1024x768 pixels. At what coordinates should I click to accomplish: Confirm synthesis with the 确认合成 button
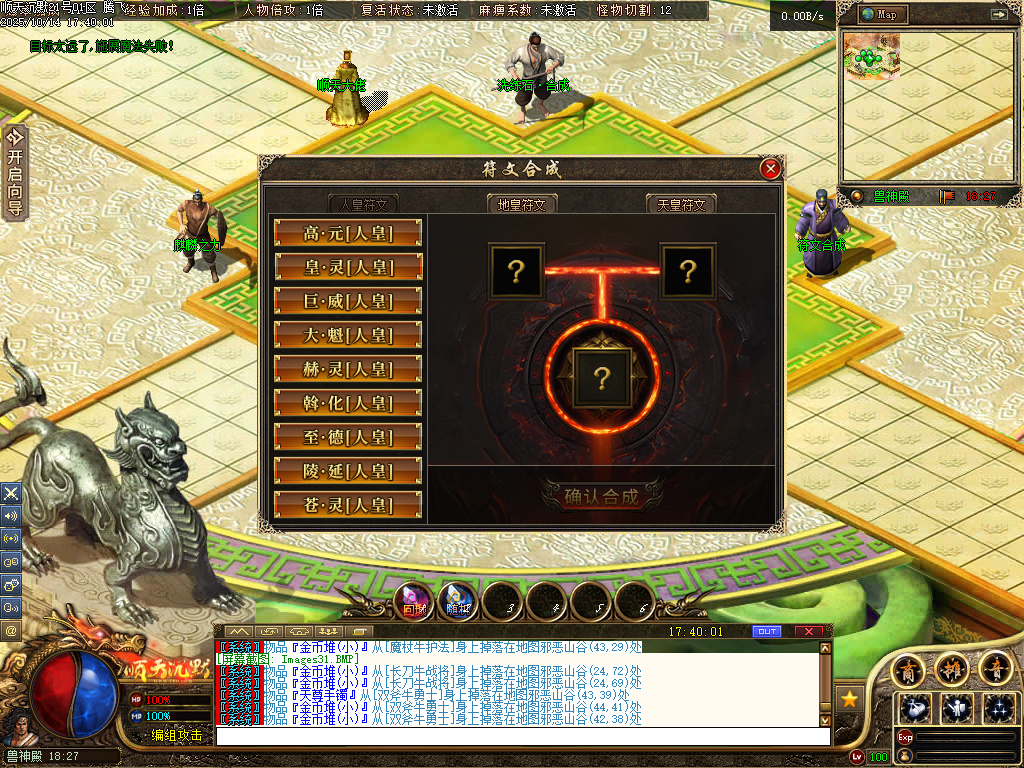pos(601,496)
